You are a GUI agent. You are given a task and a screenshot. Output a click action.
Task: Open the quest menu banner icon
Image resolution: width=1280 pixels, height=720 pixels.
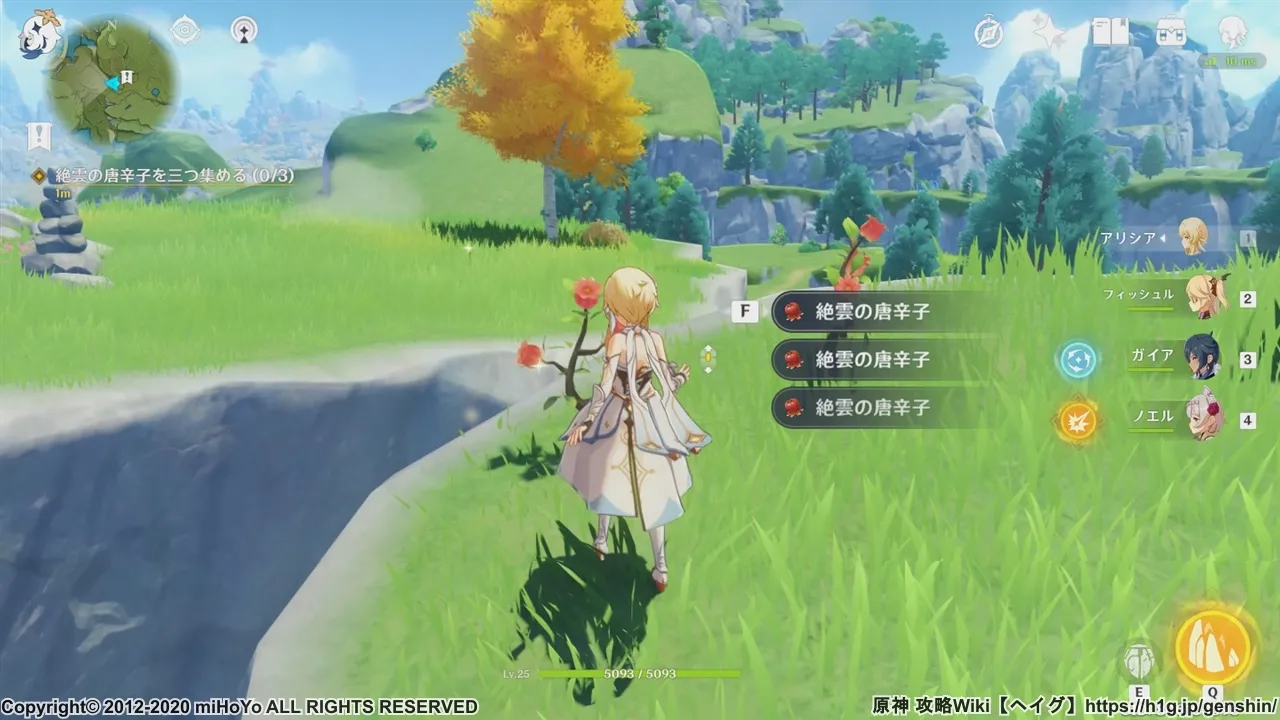coord(39,137)
